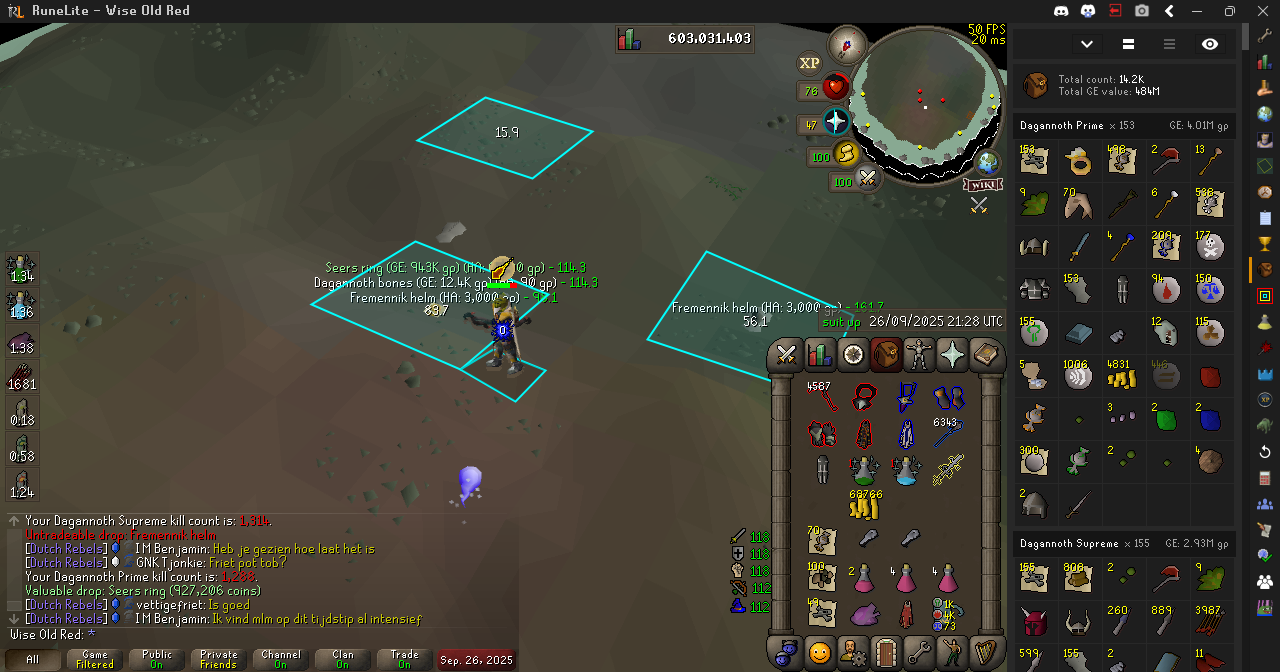Toggle loot tracker visibility eye button
Image resolution: width=1280 pixels, height=672 pixels.
(1210, 44)
